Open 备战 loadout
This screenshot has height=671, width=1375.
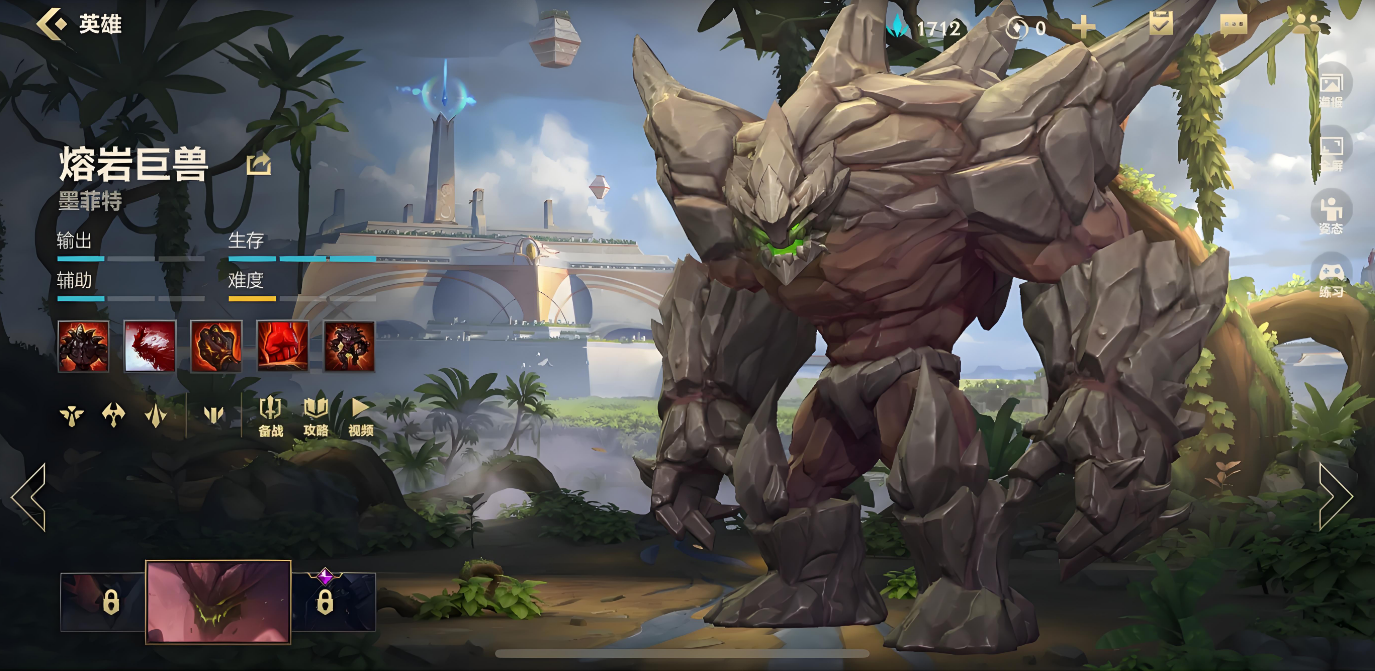point(271,415)
